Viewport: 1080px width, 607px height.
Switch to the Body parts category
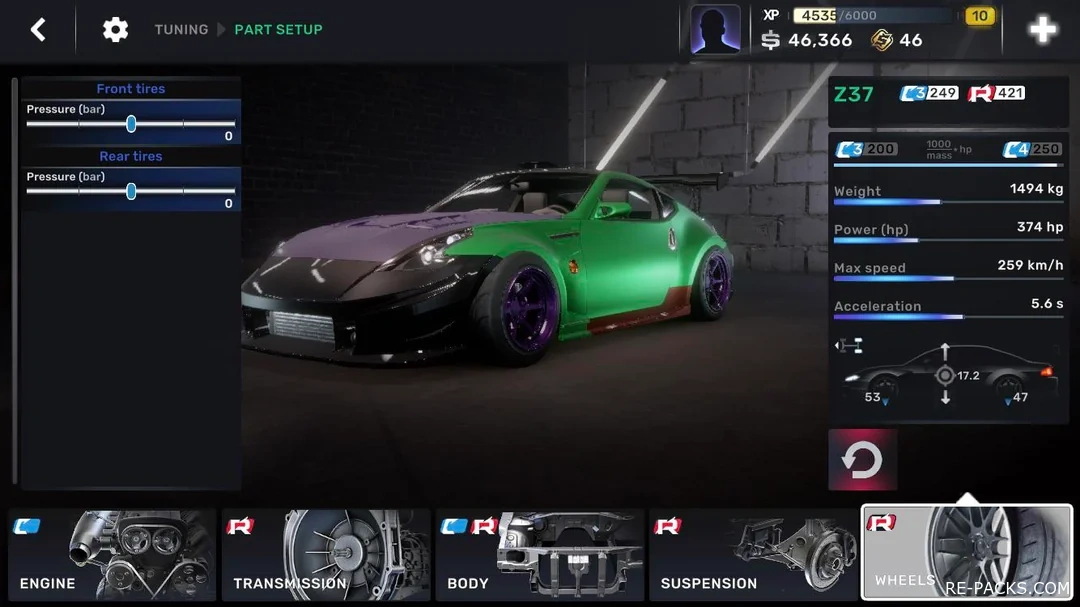tap(538, 555)
